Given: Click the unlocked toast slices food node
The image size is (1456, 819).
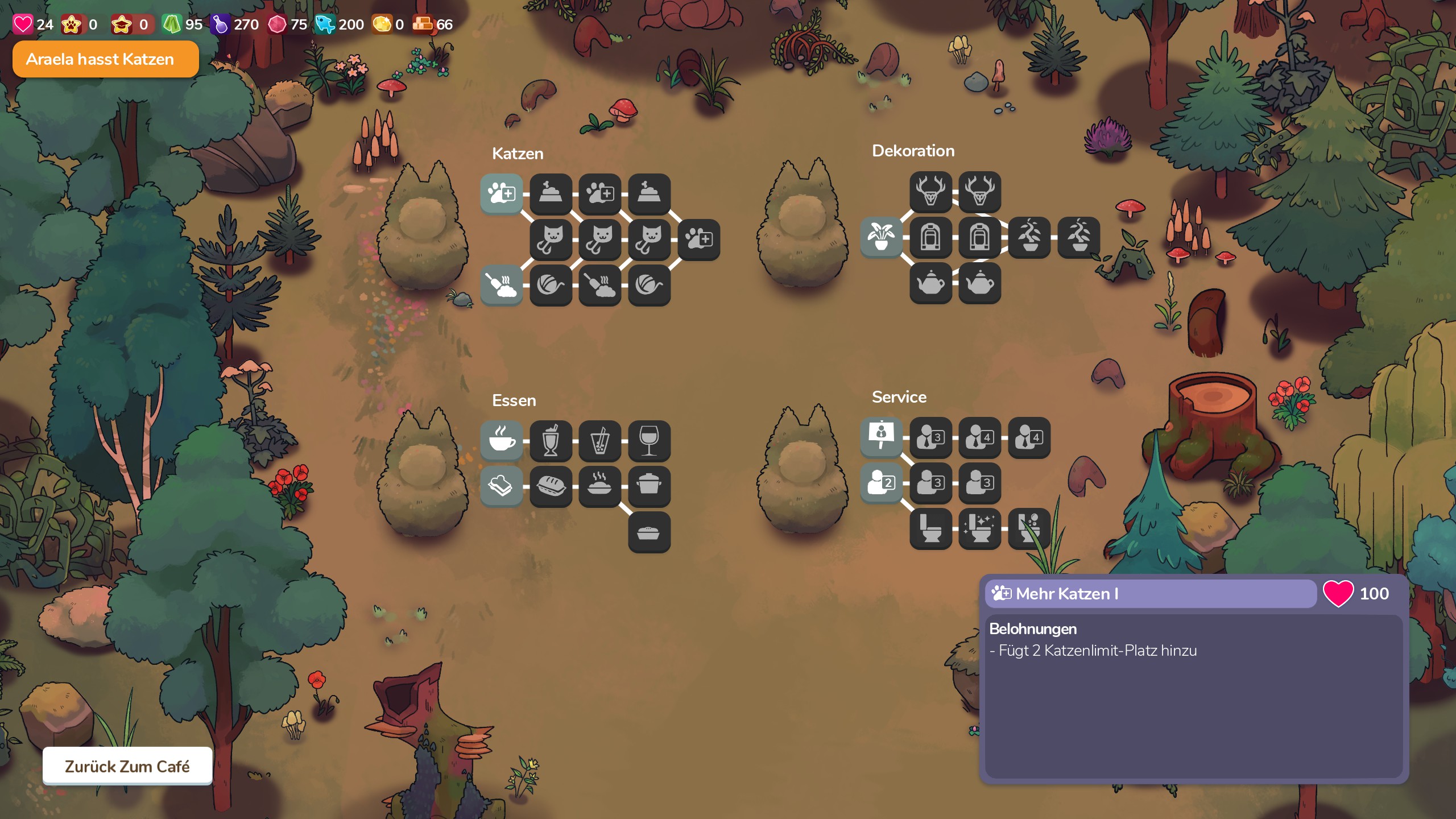Looking at the screenshot, I should pyautogui.click(x=501, y=486).
